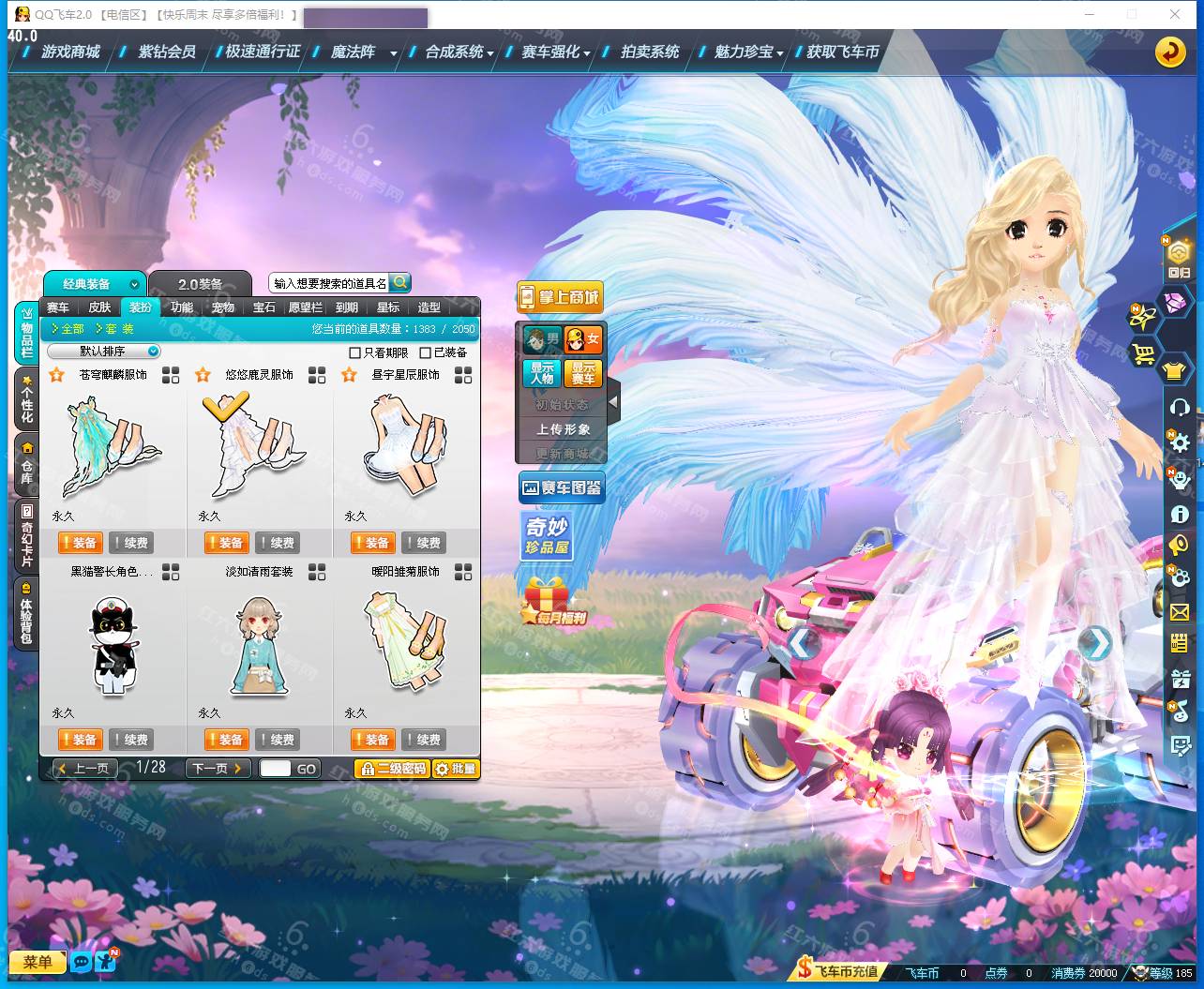Toggle the 已装备 checkbox
The height and width of the screenshot is (989, 1204).
click(426, 353)
